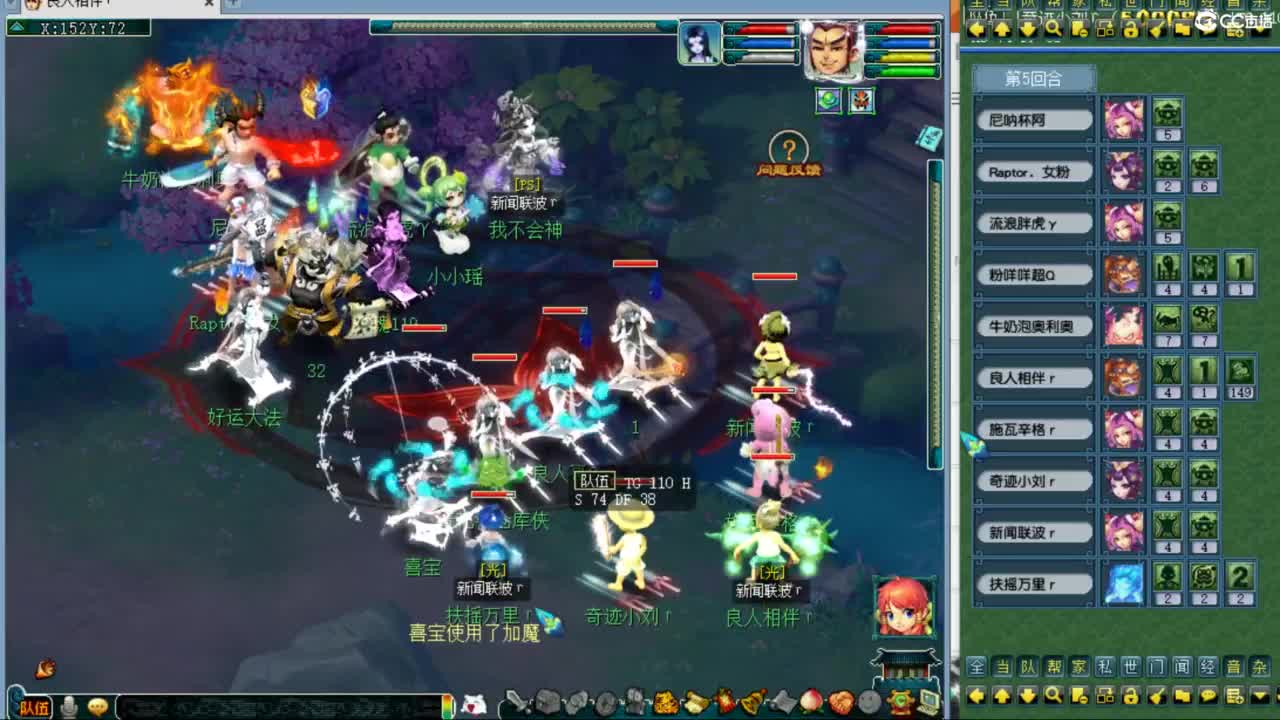The width and height of the screenshot is (1280, 720).
Task: Click the folder icon in the chat toolbar
Action: pos(1183,695)
